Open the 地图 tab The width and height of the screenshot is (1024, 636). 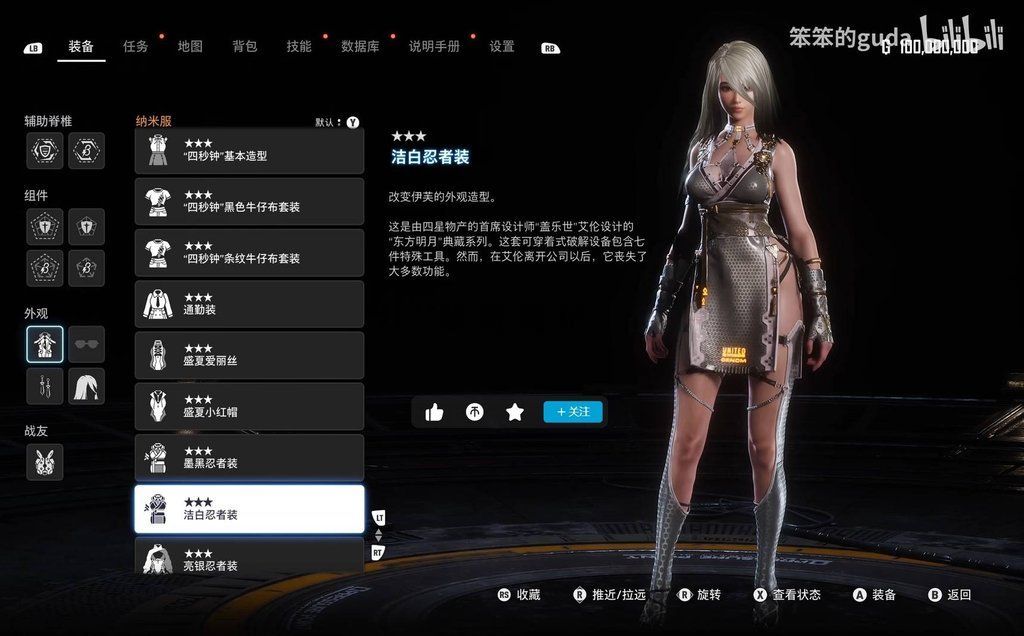(190, 46)
